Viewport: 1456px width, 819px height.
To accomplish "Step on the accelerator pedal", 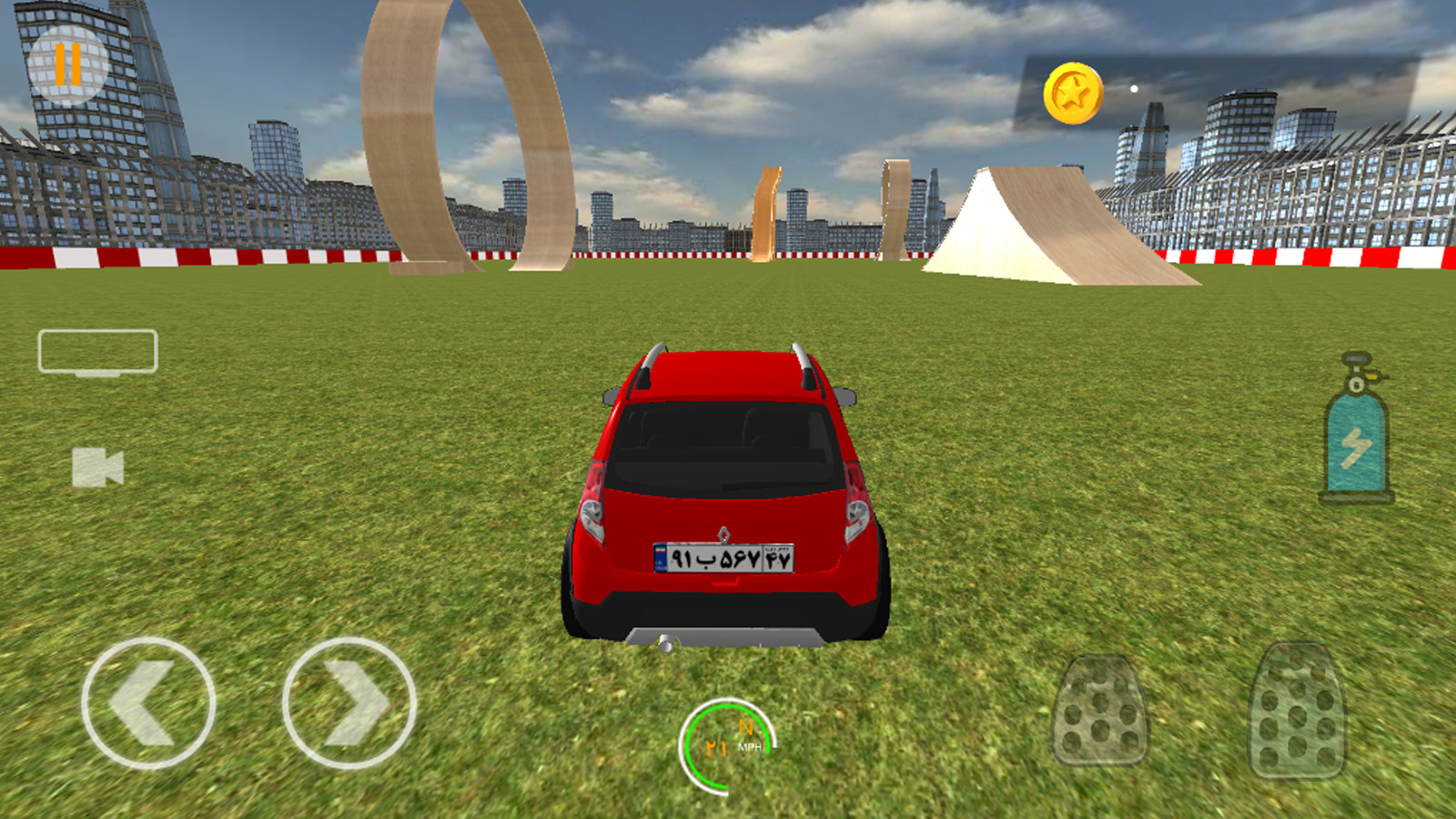I will 1297,710.
